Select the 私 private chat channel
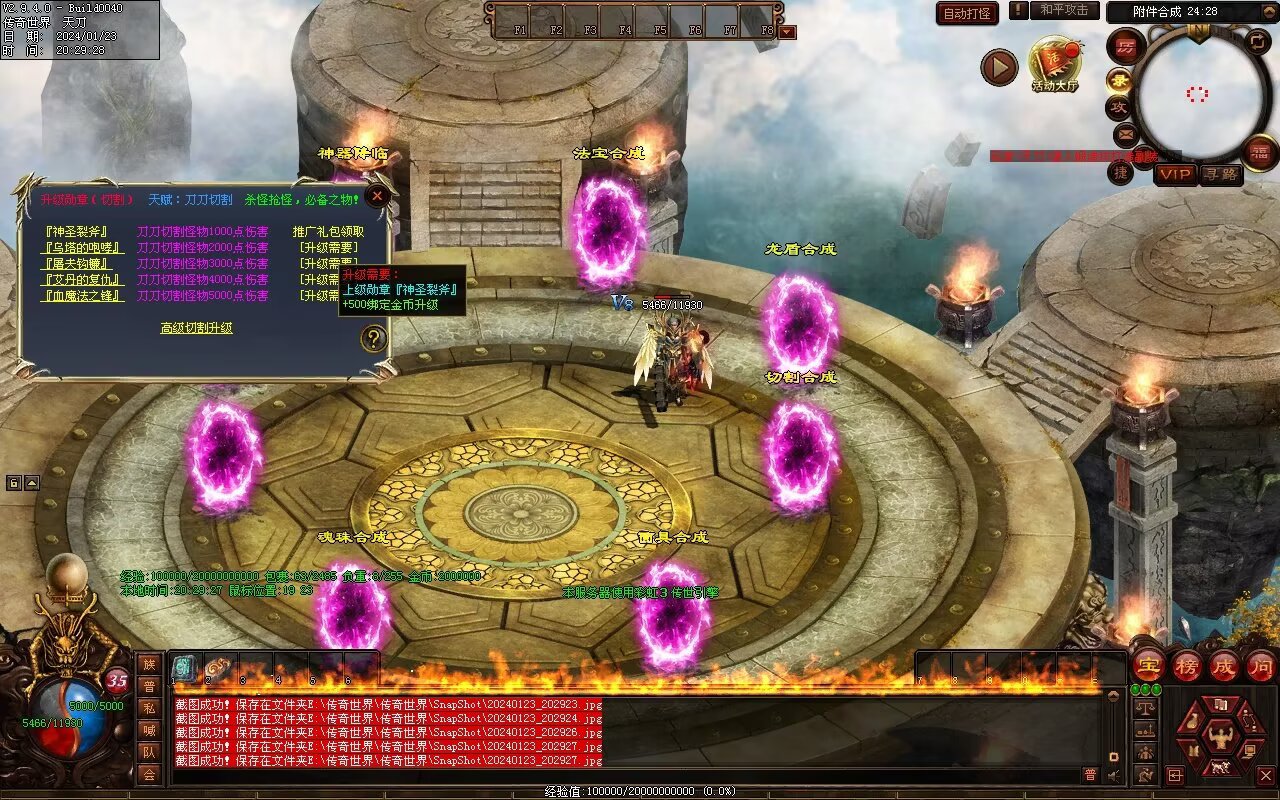Image resolution: width=1280 pixels, height=800 pixels. point(149,708)
